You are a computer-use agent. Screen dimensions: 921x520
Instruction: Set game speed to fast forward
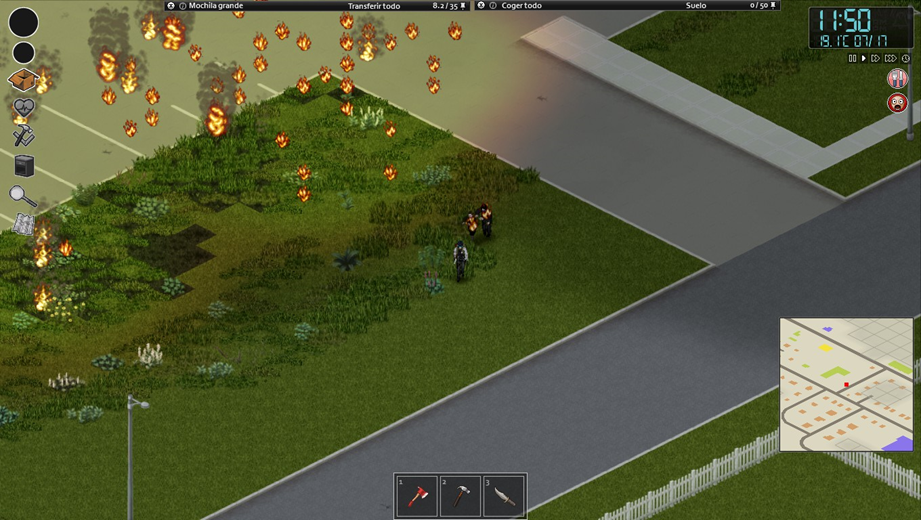(876, 59)
